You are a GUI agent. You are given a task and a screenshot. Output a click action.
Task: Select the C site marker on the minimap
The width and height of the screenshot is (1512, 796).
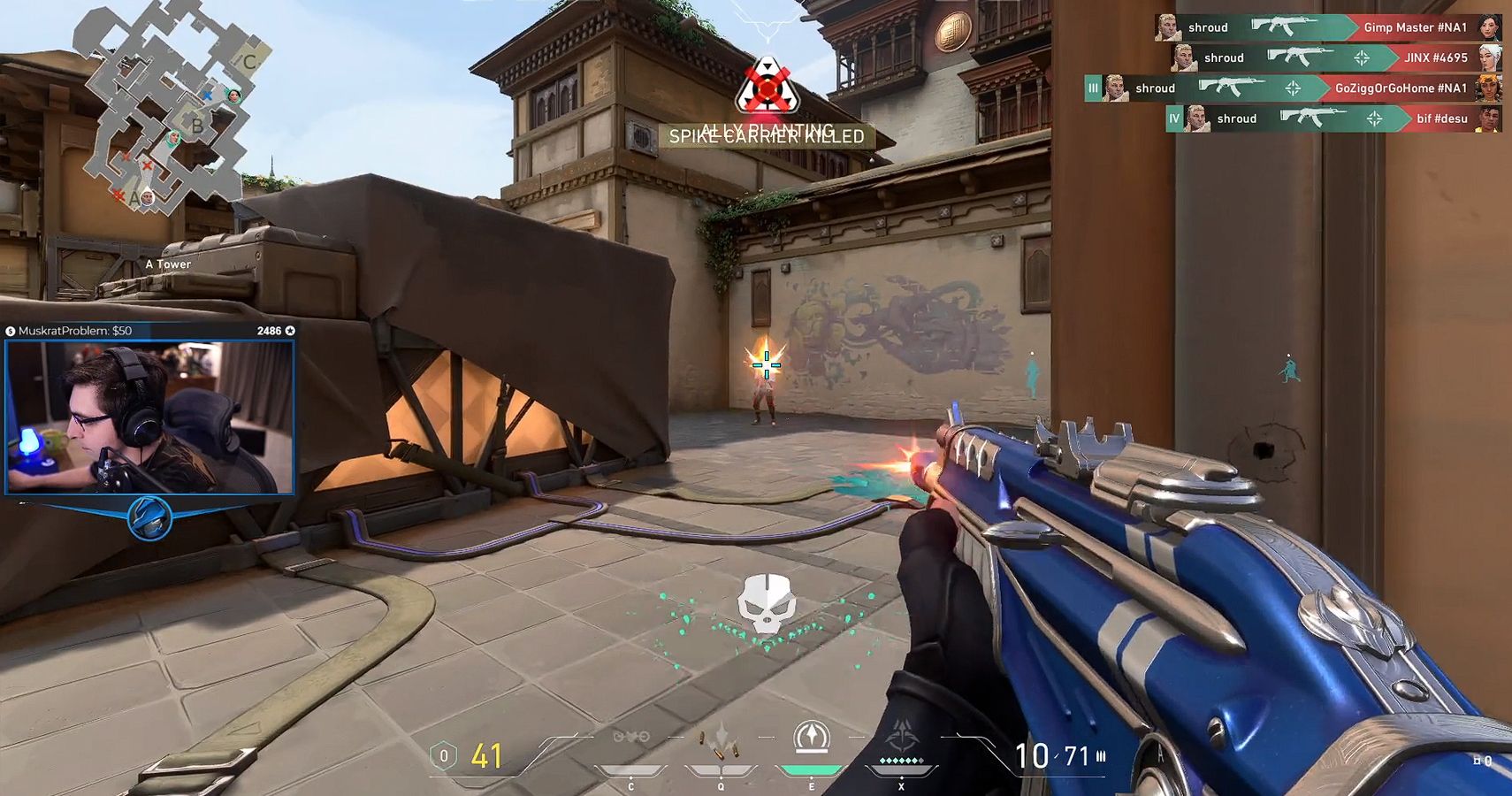click(x=249, y=61)
